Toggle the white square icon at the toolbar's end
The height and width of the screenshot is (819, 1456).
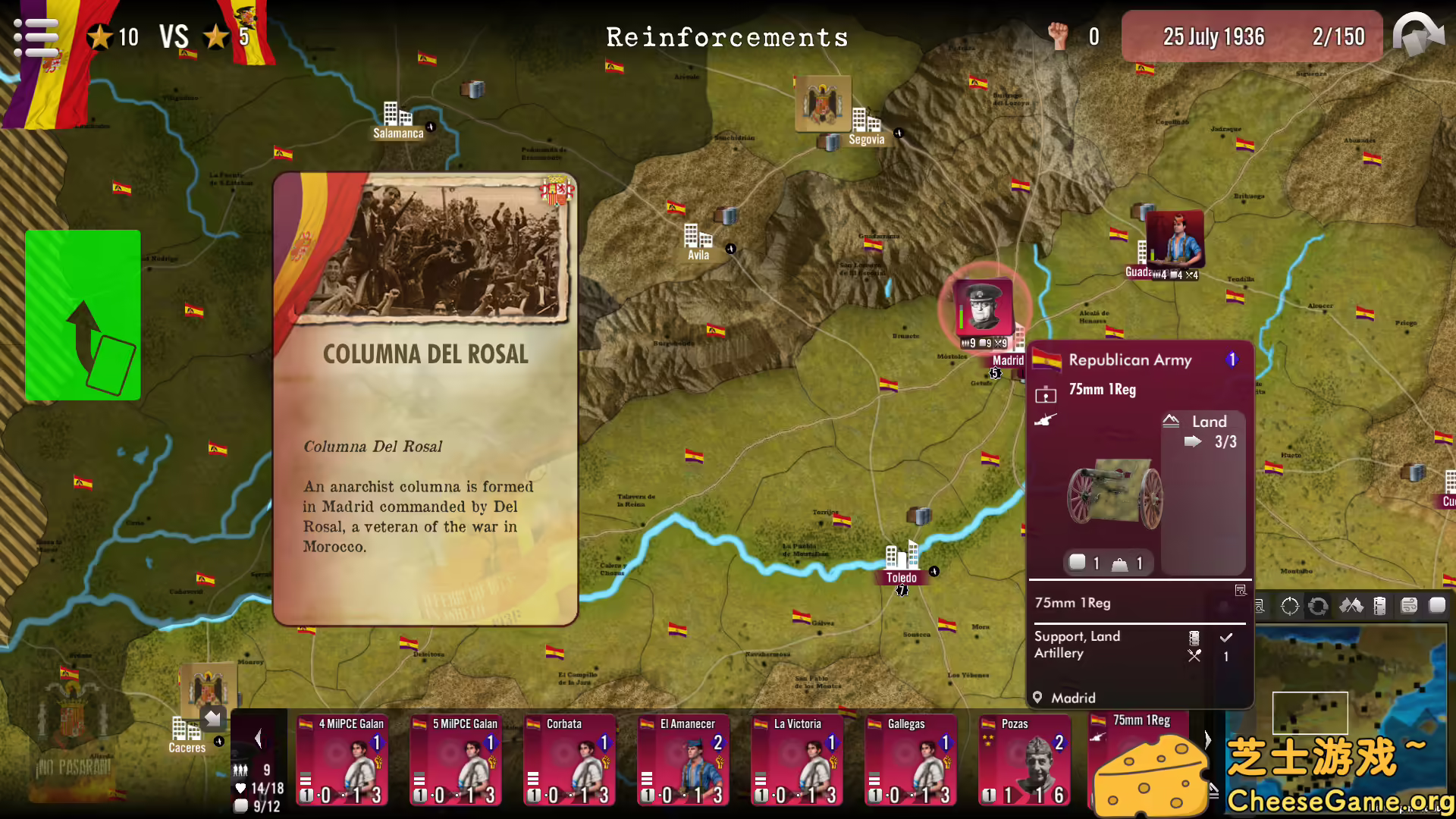(x=1437, y=605)
